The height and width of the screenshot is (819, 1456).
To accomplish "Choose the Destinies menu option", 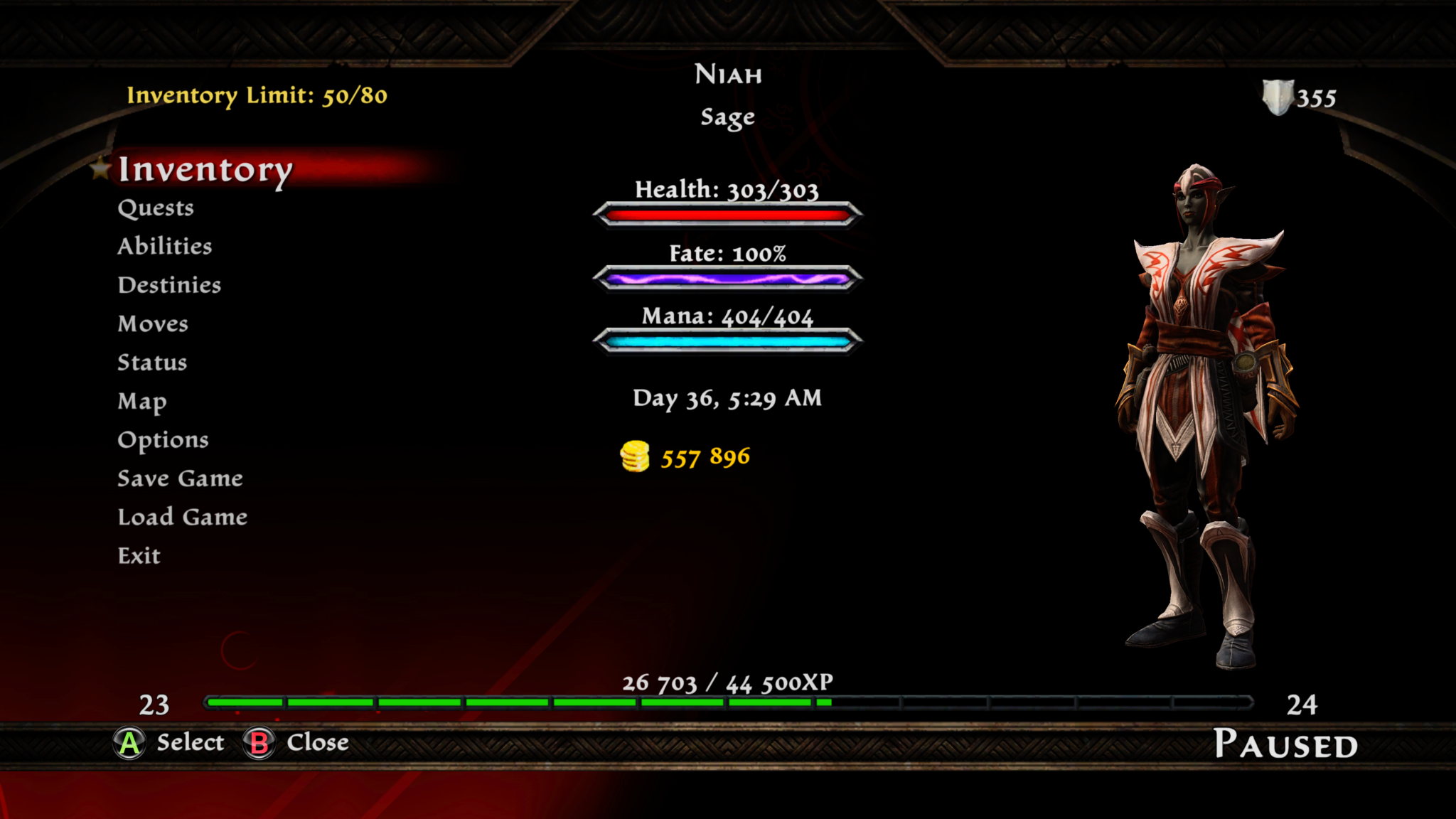I will click(x=169, y=285).
